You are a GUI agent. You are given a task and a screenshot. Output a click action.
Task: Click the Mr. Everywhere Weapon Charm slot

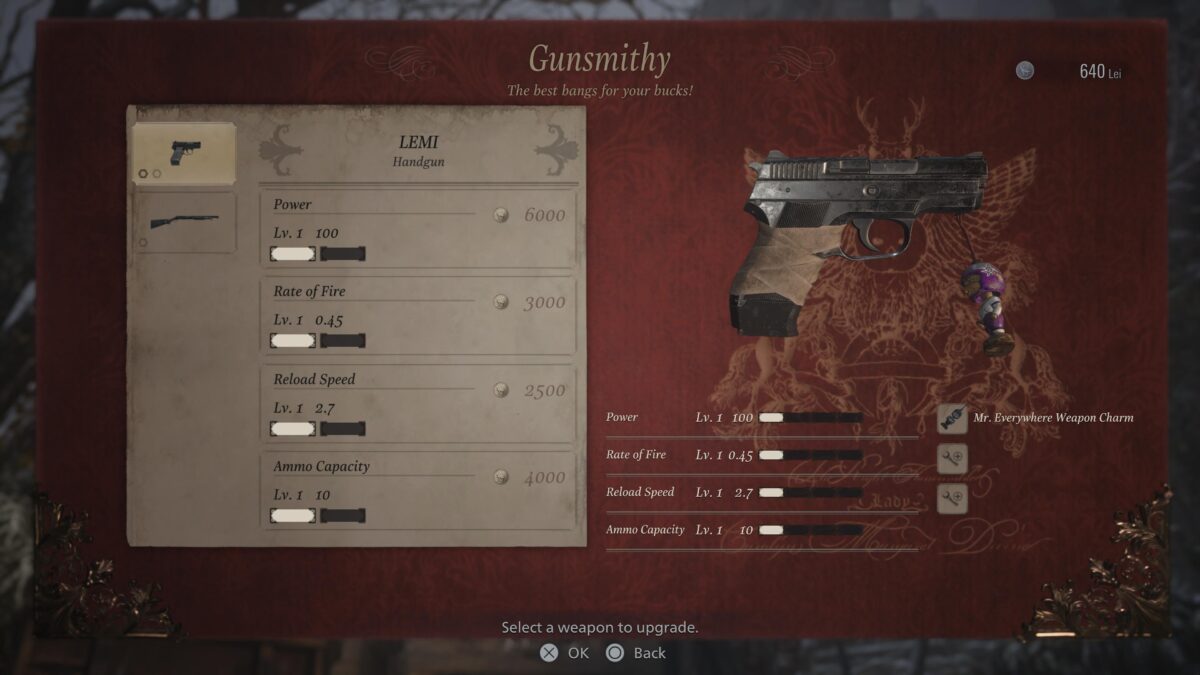(x=952, y=418)
